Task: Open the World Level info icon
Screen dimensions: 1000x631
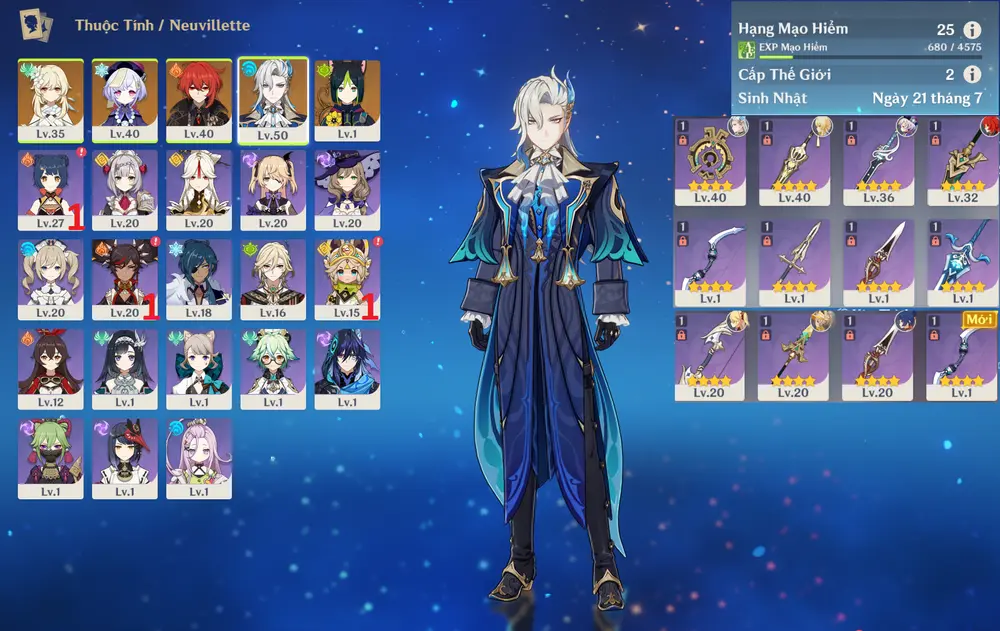Action: (971, 74)
